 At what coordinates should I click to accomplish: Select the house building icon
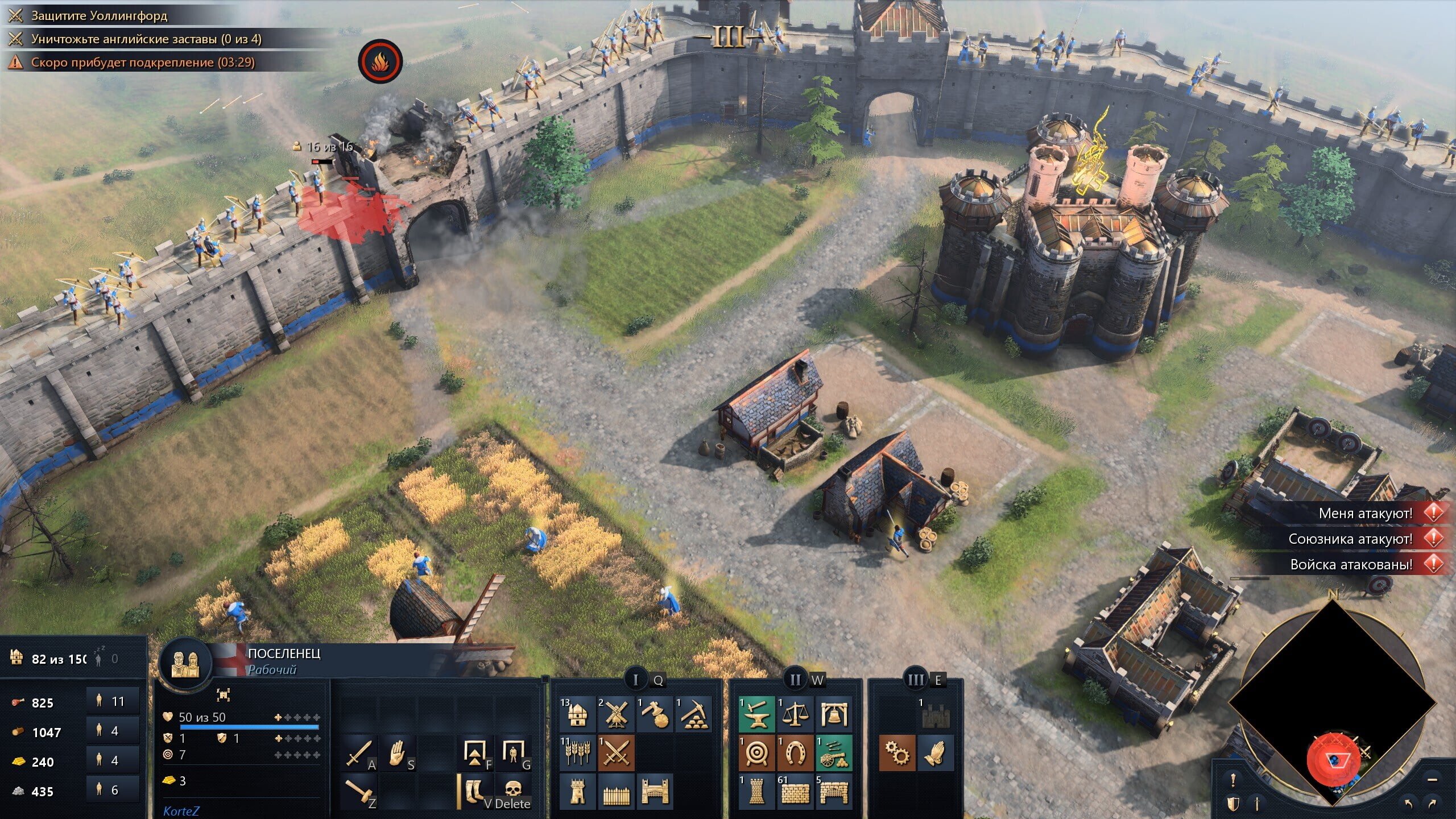click(x=577, y=714)
